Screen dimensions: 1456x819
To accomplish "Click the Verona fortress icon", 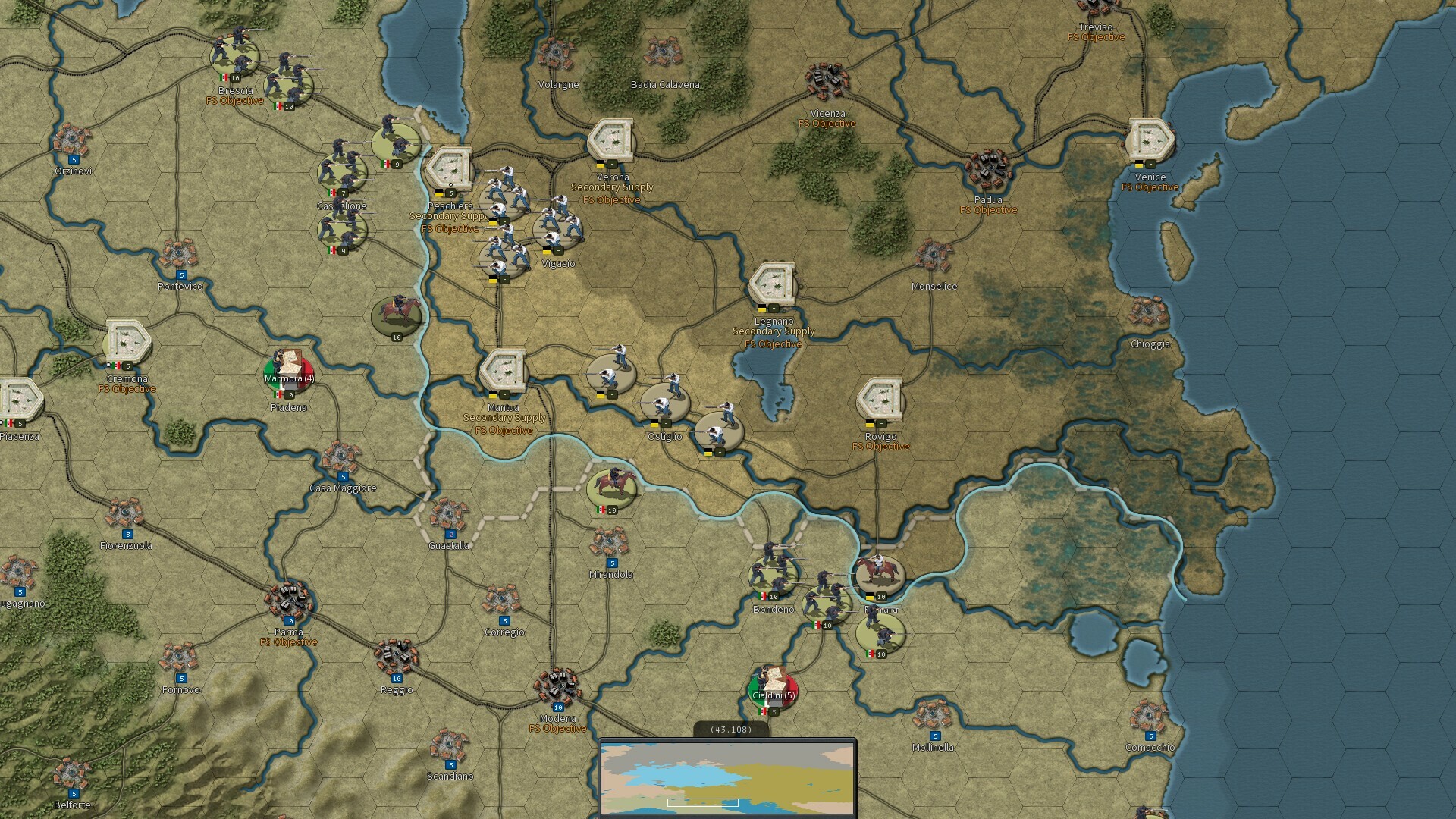I will coord(611,139).
